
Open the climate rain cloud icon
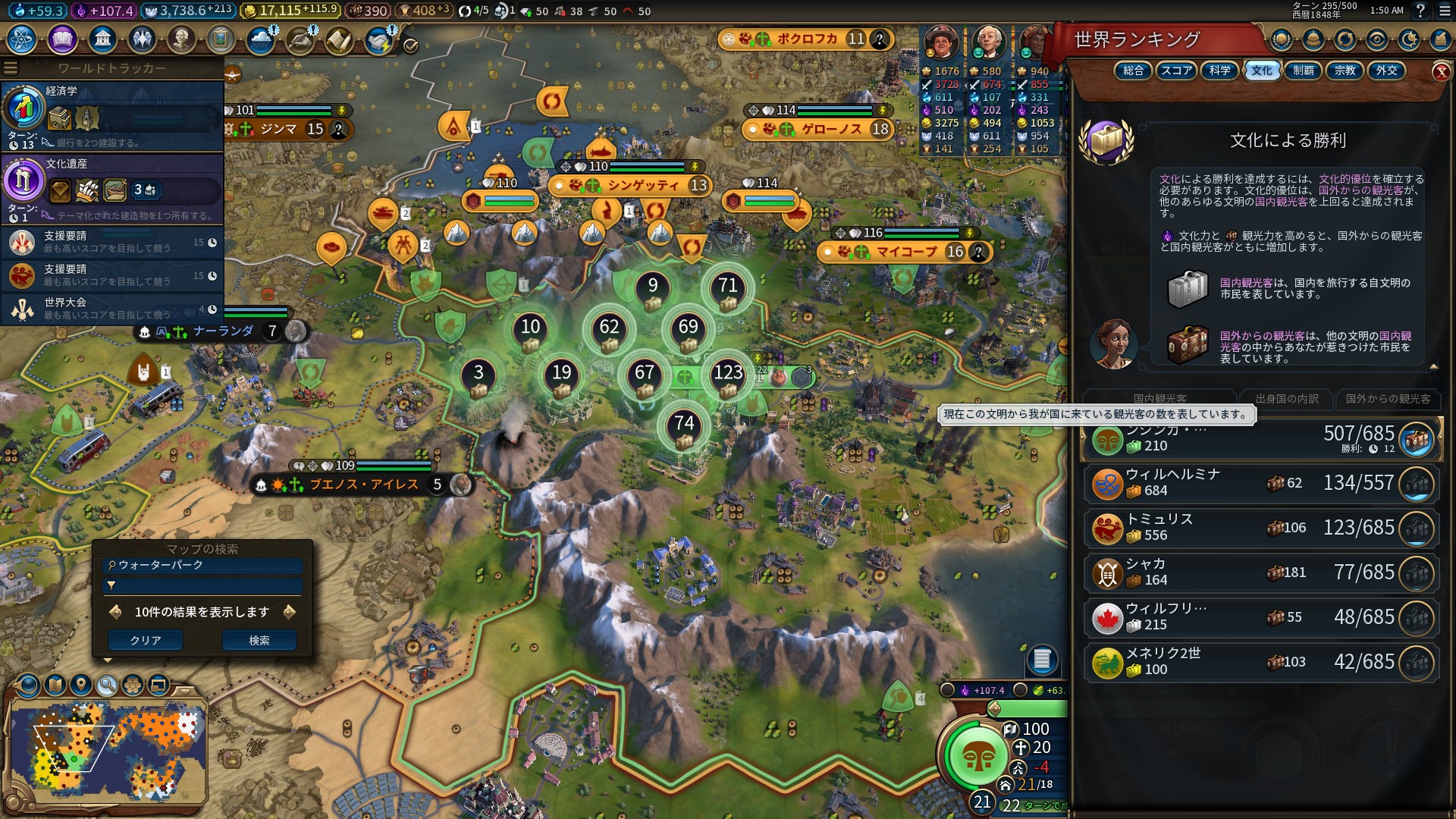click(x=260, y=39)
